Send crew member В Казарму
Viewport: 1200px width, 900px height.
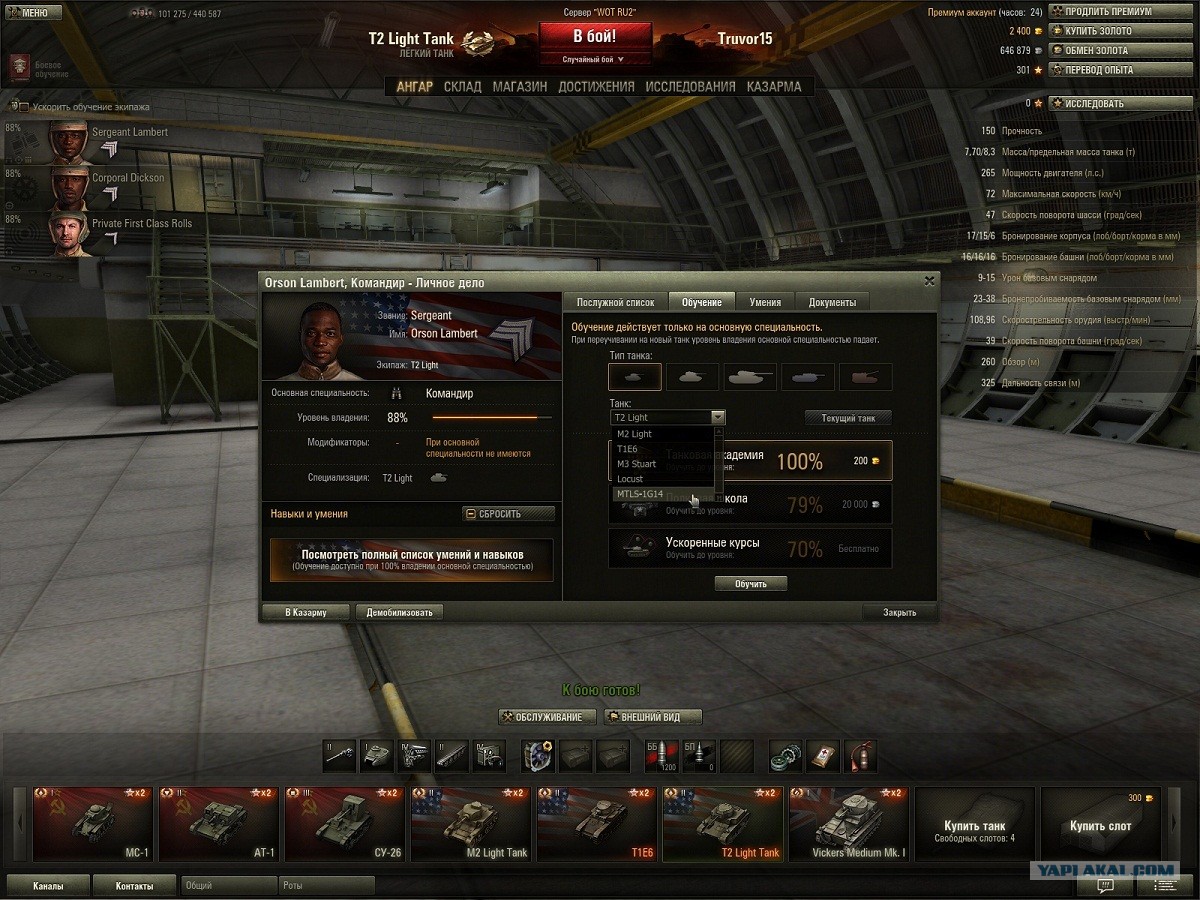coord(306,612)
